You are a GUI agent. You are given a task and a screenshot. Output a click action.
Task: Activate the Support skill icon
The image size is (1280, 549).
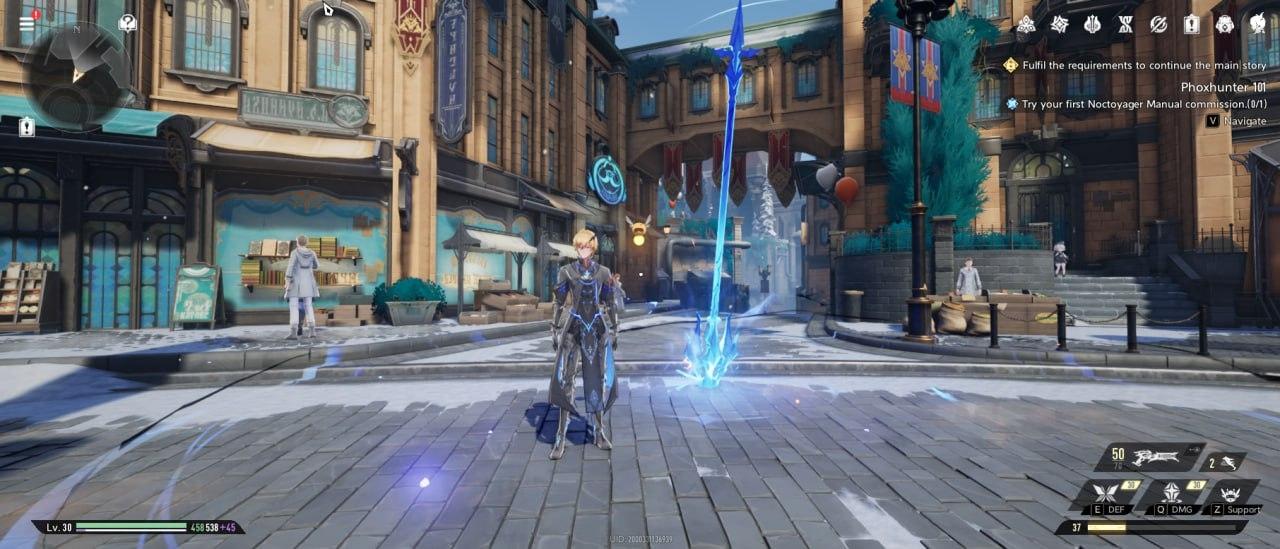[1231, 494]
